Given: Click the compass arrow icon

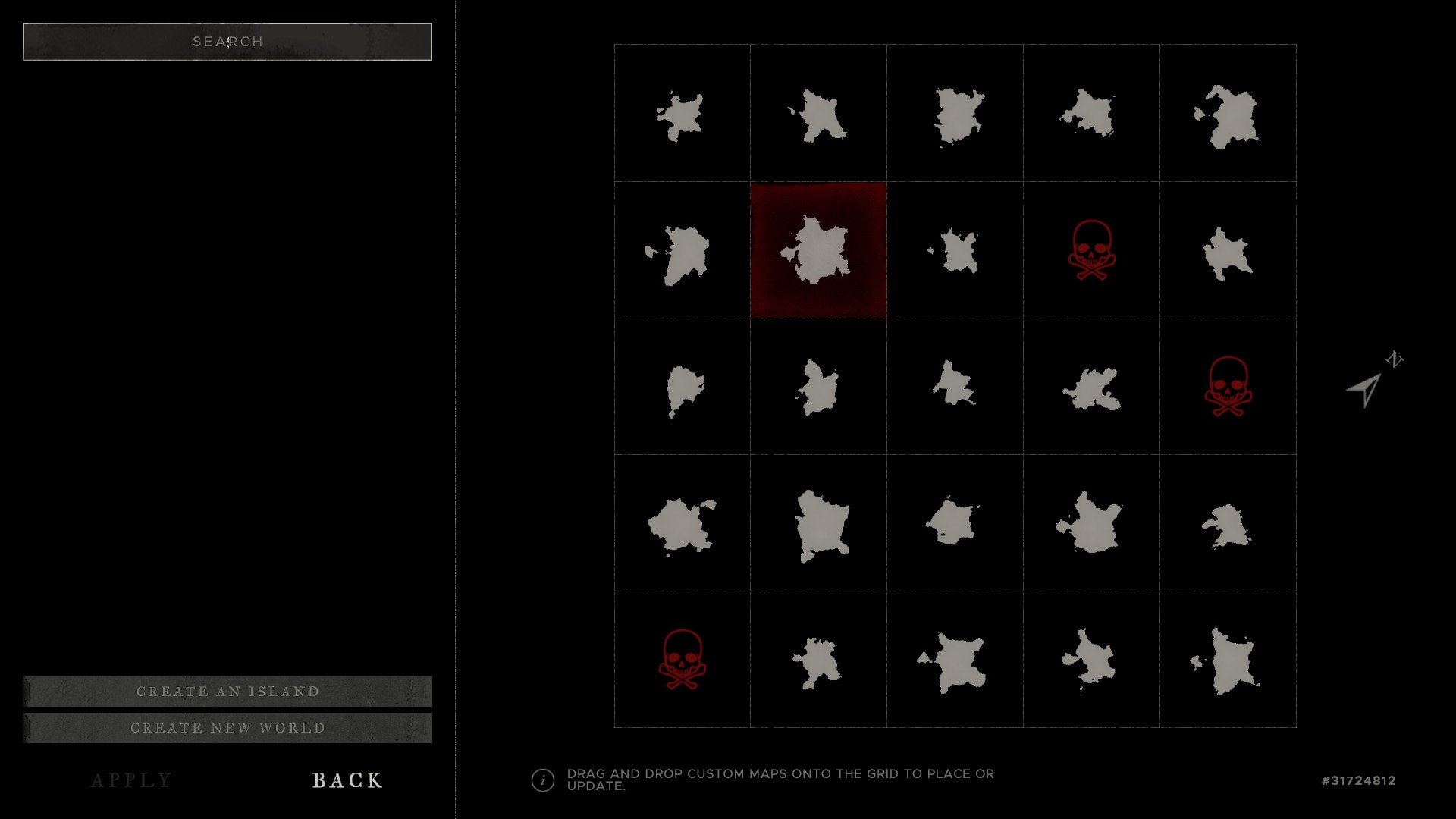Looking at the screenshot, I should click(x=1365, y=390).
